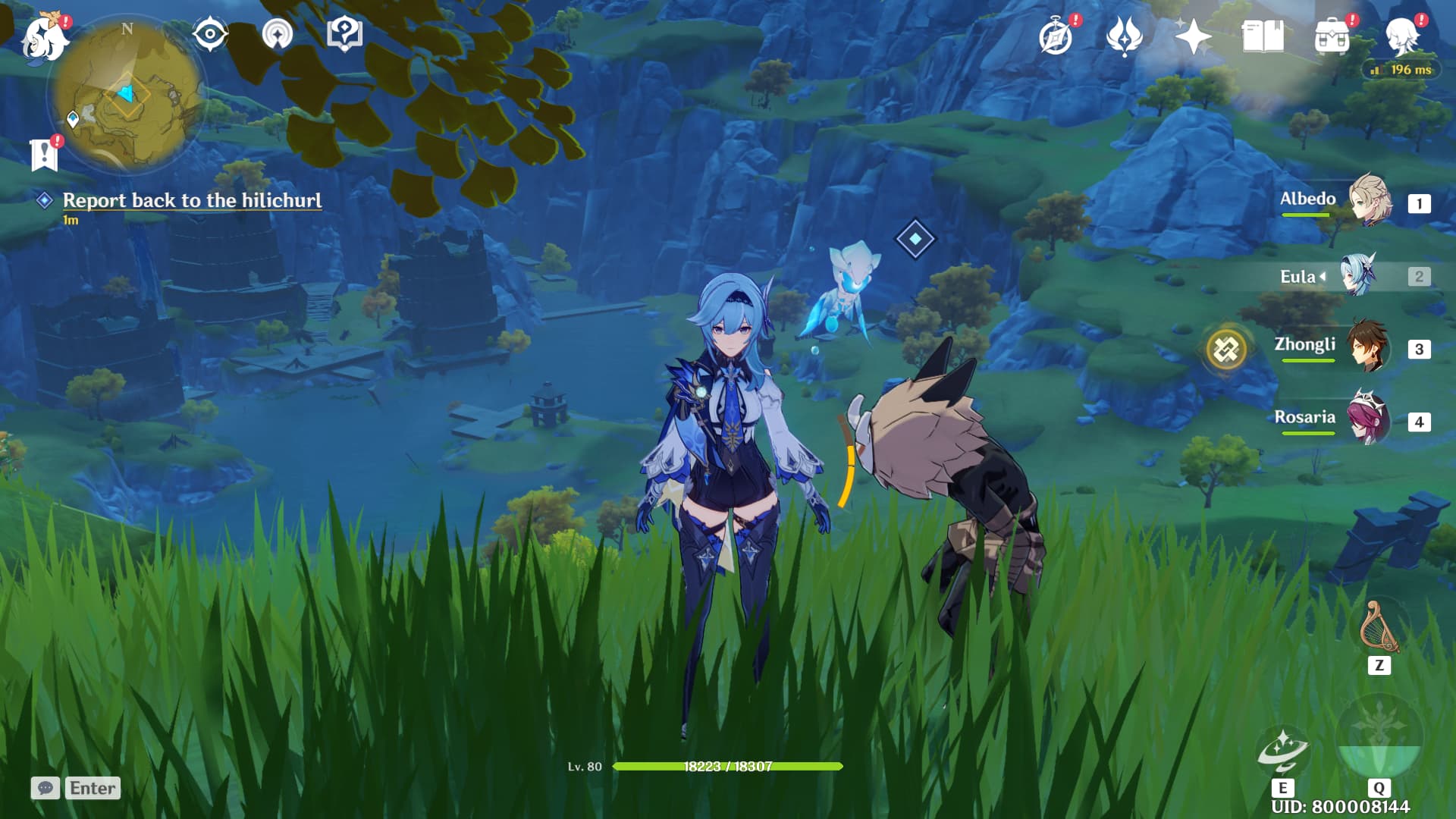This screenshot has width=1456, height=819.
Task: Click the quest 'Report back to the hilichurl'
Action: click(193, 201)
